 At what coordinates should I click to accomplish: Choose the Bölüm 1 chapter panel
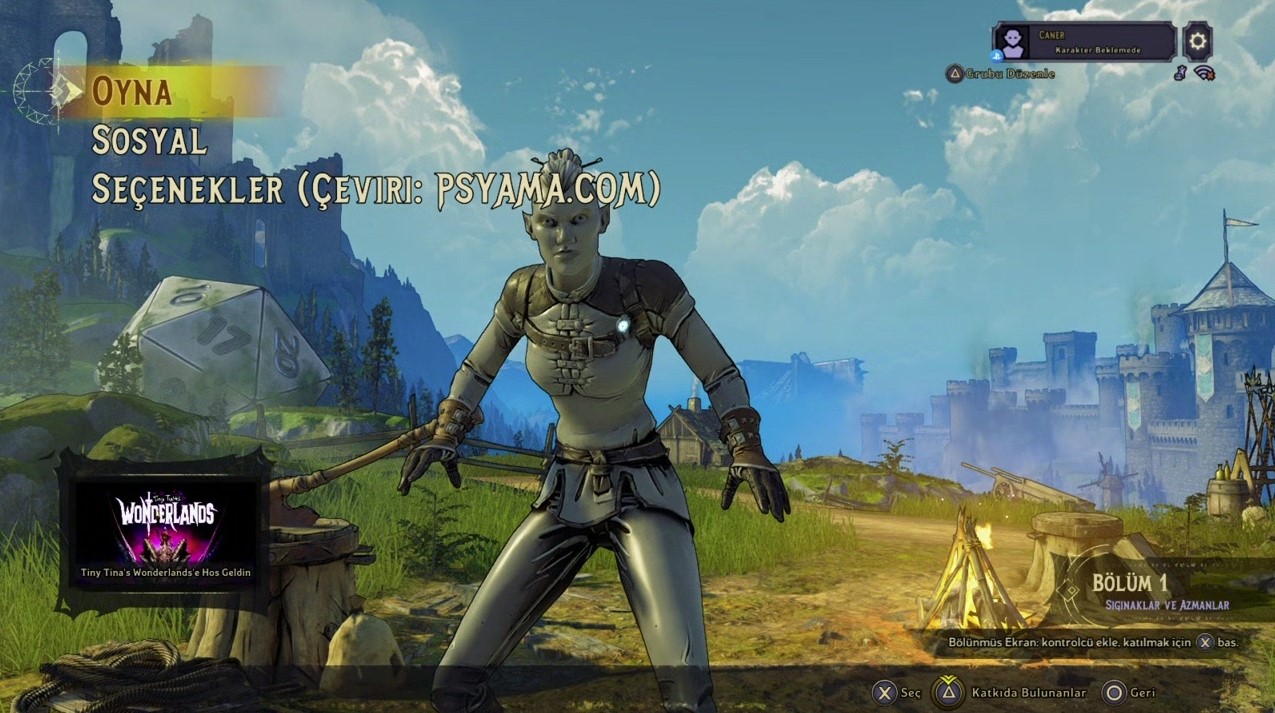[x=1160, y=591]
